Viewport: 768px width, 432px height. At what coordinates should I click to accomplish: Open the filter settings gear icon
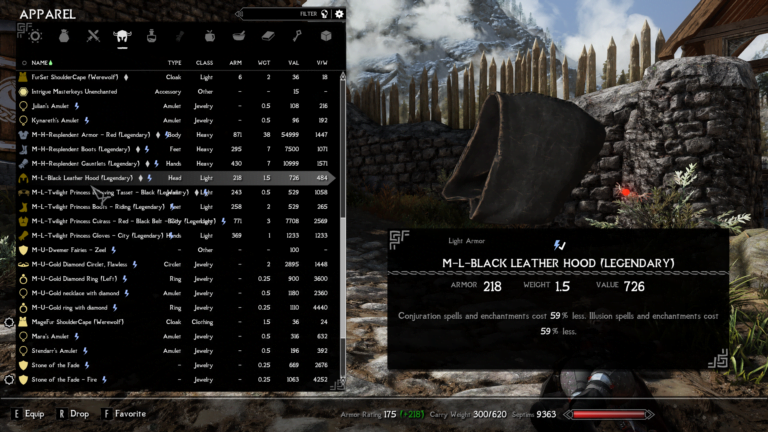[340, 14]
